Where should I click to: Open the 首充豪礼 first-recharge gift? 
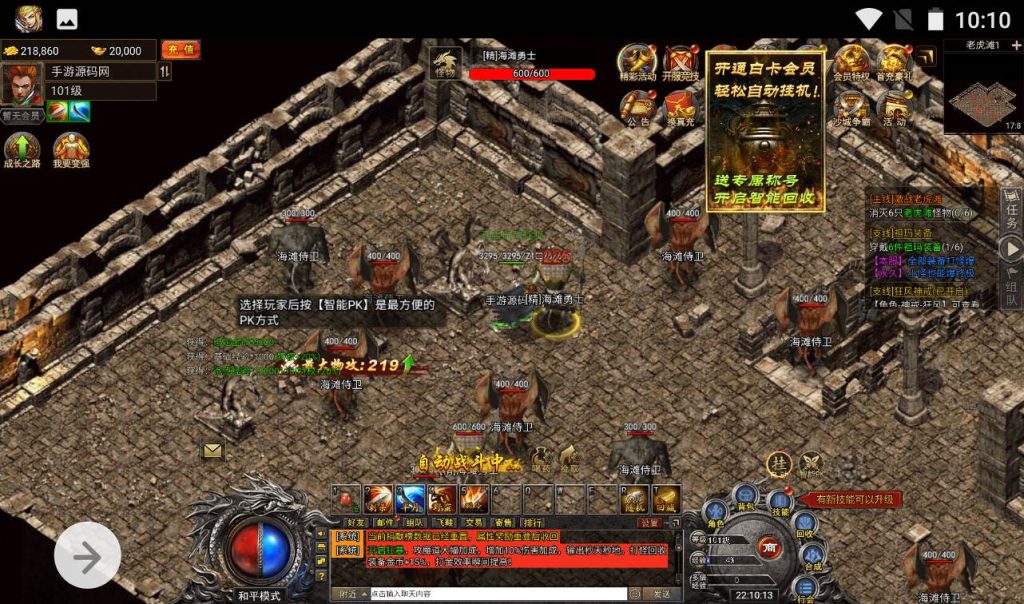(895, 62)
